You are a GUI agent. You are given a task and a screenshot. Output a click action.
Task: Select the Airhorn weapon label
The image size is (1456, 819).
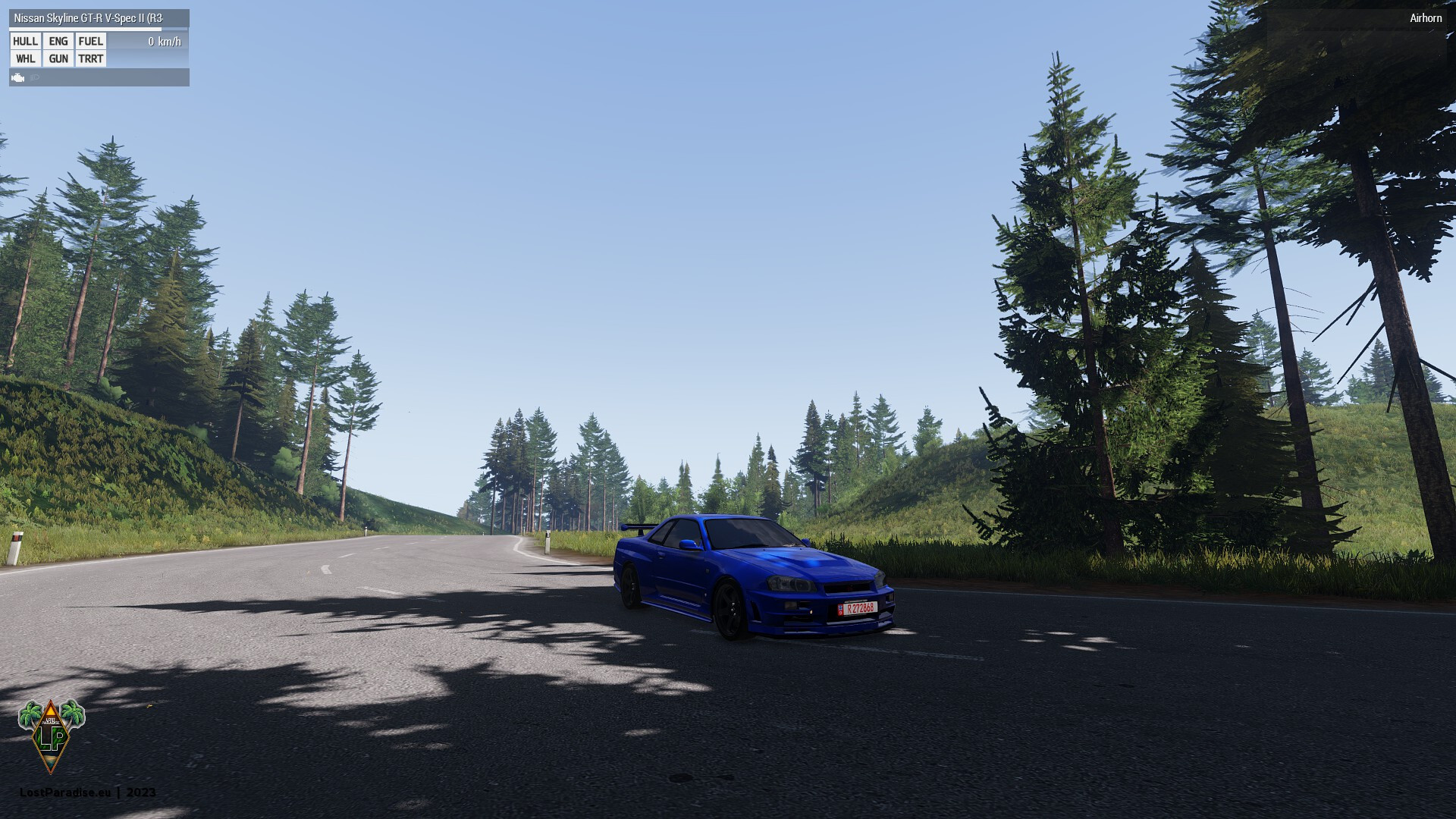[1425, 17]
